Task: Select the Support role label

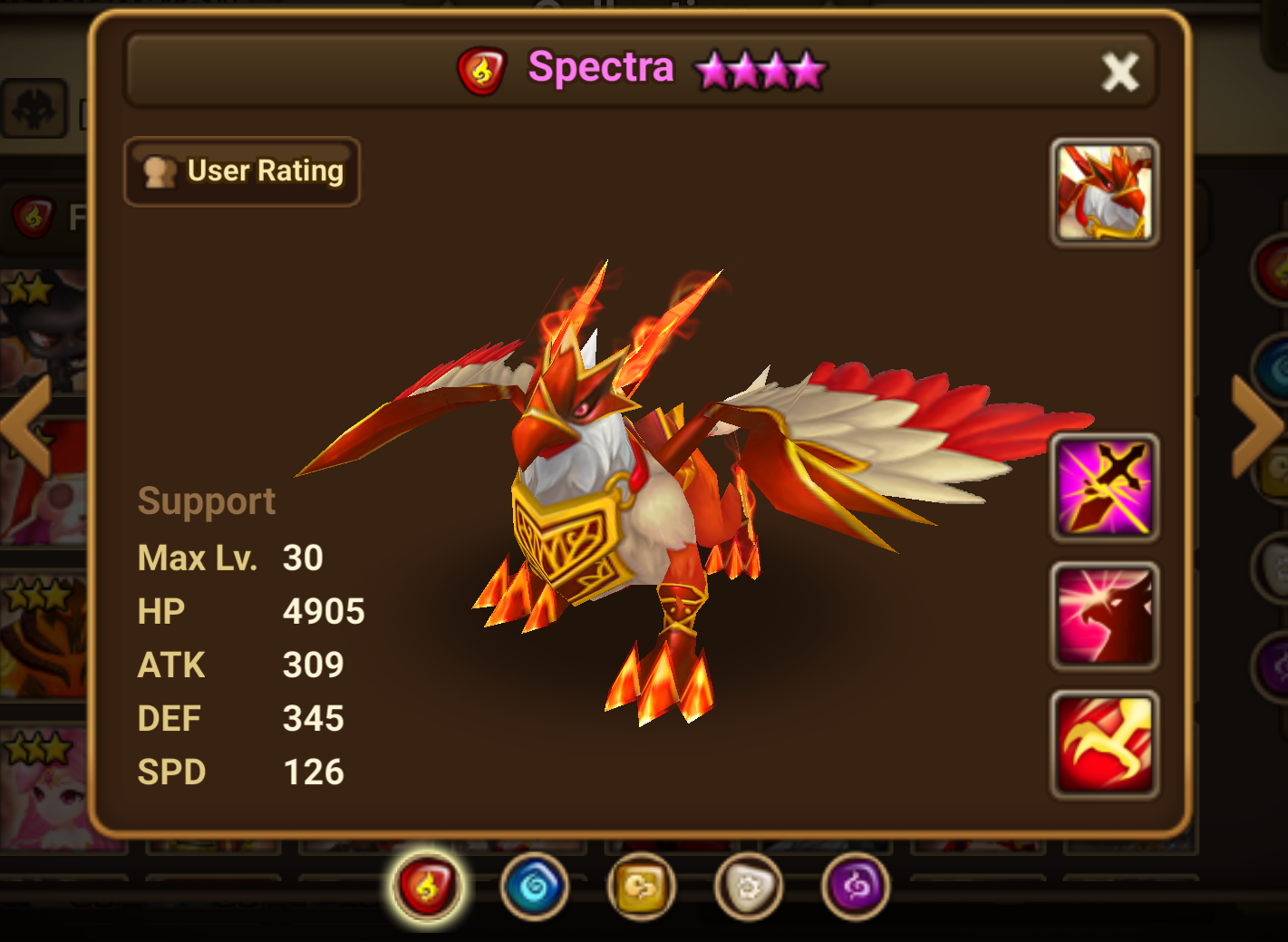Action: pos(207,500)
